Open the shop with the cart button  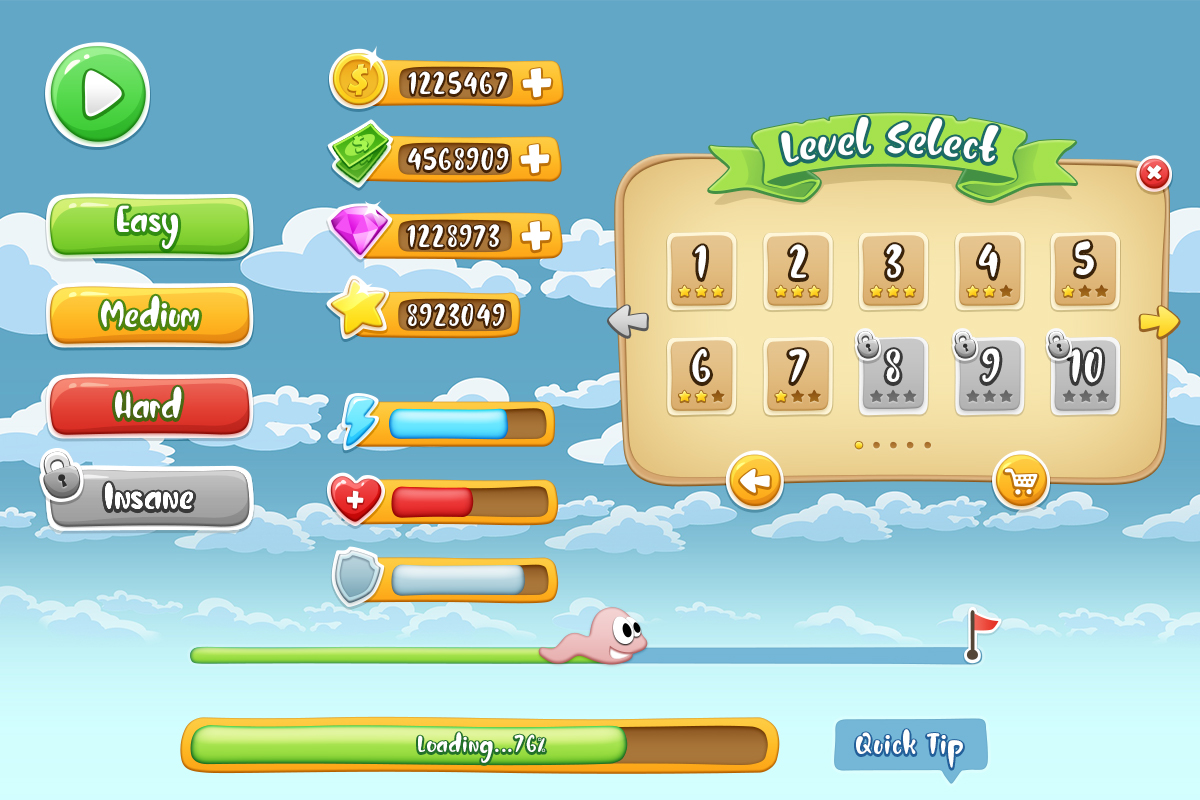1020,483
